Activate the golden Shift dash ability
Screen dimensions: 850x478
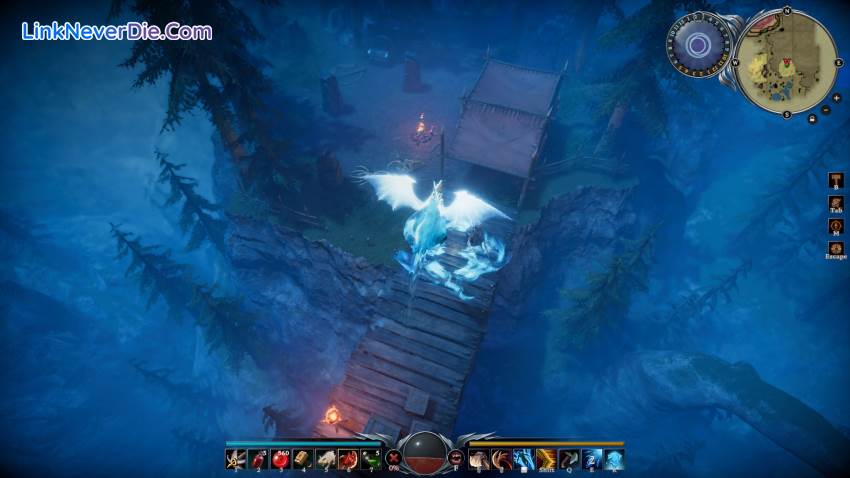pyautogui.click(x=546, y=460)
